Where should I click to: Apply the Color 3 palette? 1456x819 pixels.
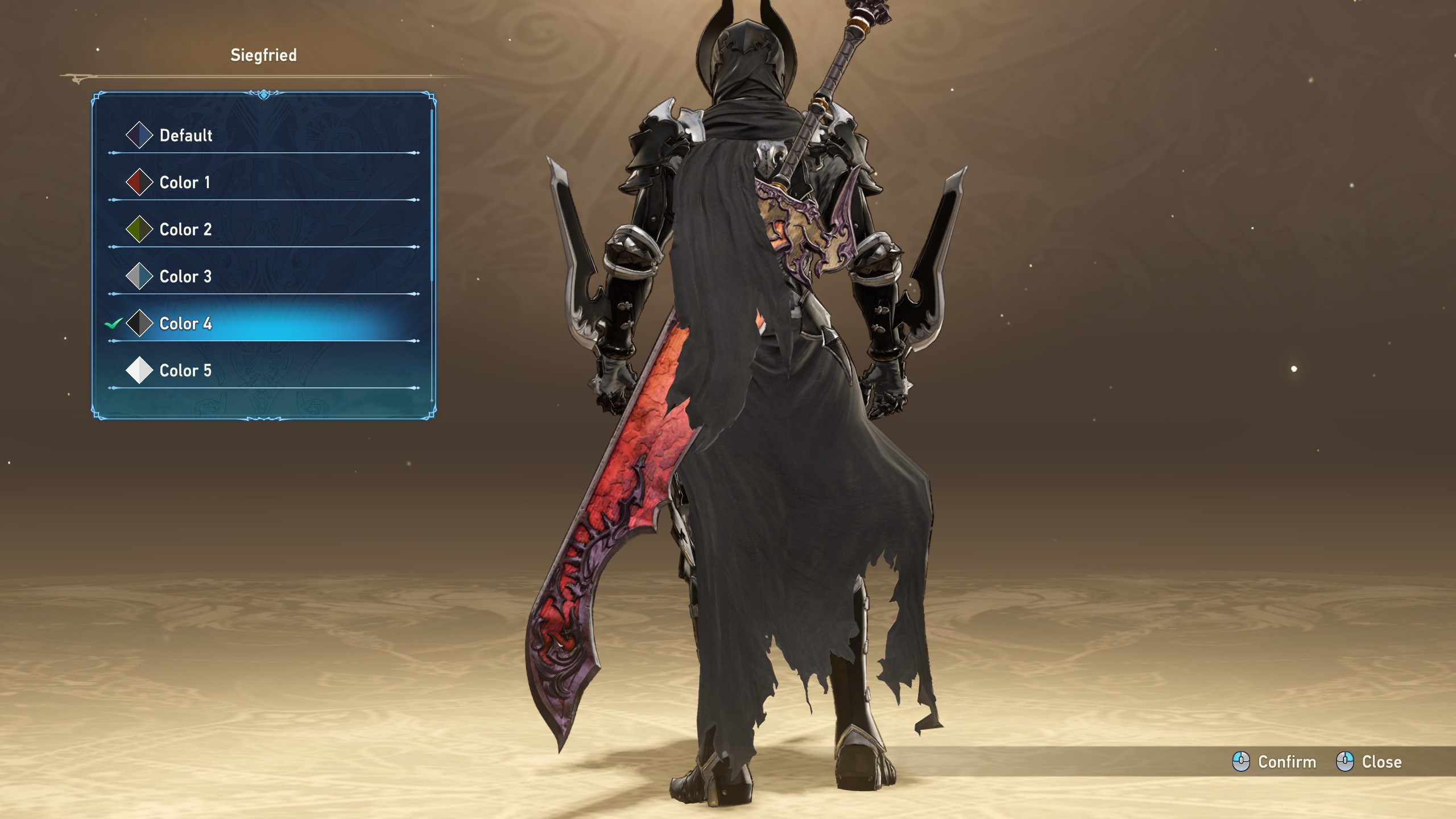185,277
